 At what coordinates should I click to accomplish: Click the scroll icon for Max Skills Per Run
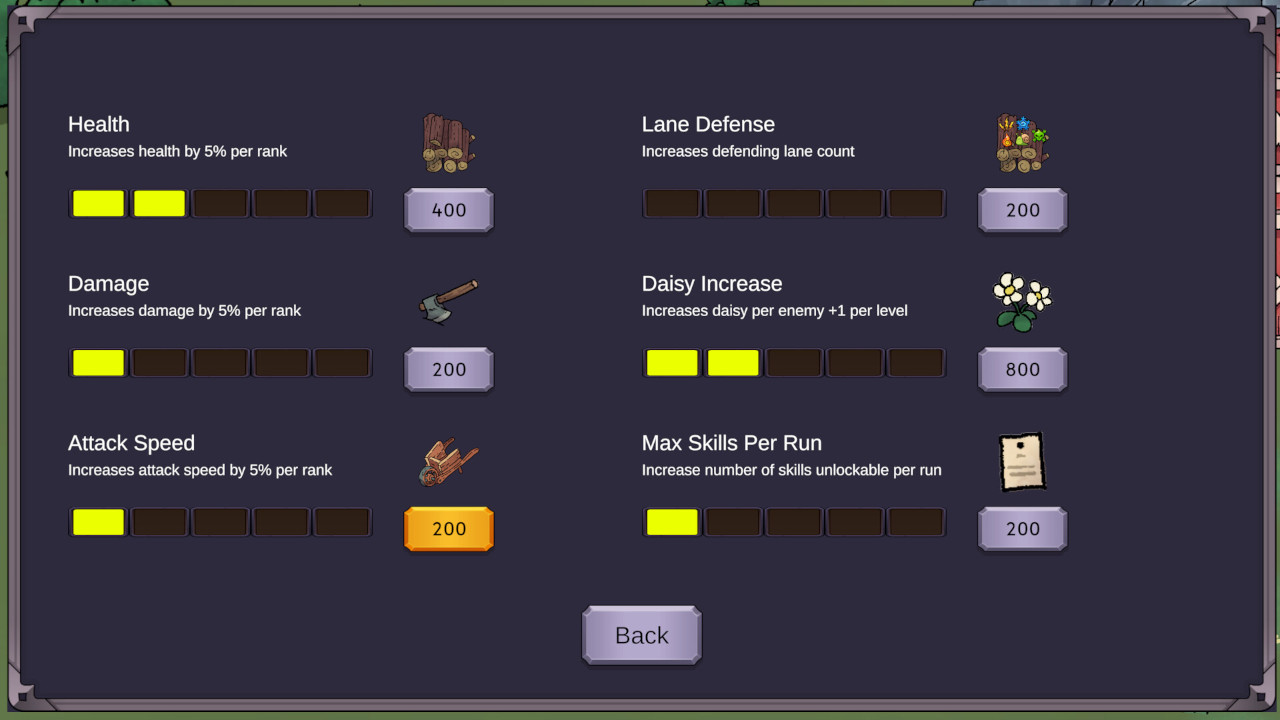pos(1022,460)
